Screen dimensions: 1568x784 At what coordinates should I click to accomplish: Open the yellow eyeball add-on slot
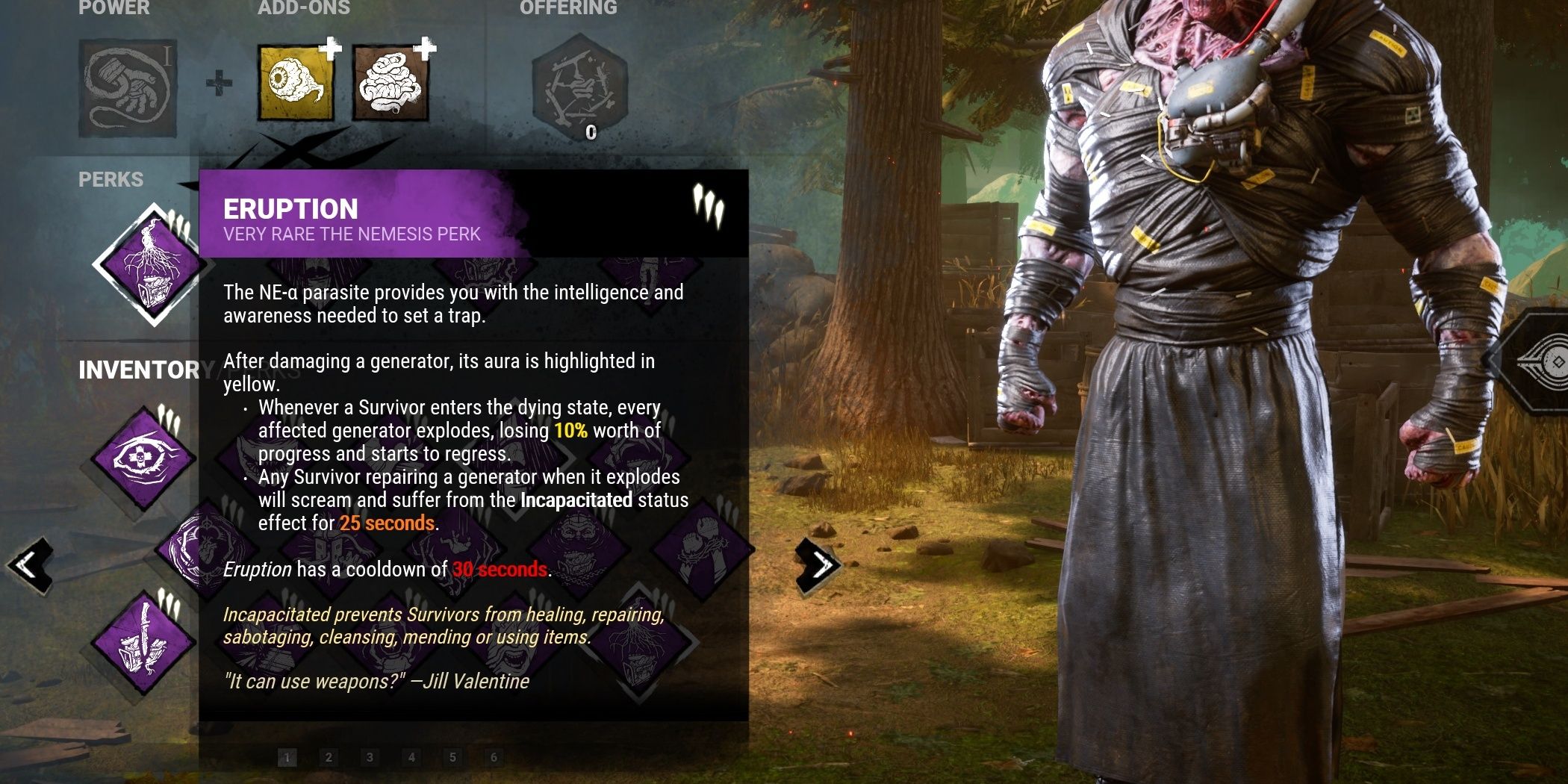click(x=296, y=83)
